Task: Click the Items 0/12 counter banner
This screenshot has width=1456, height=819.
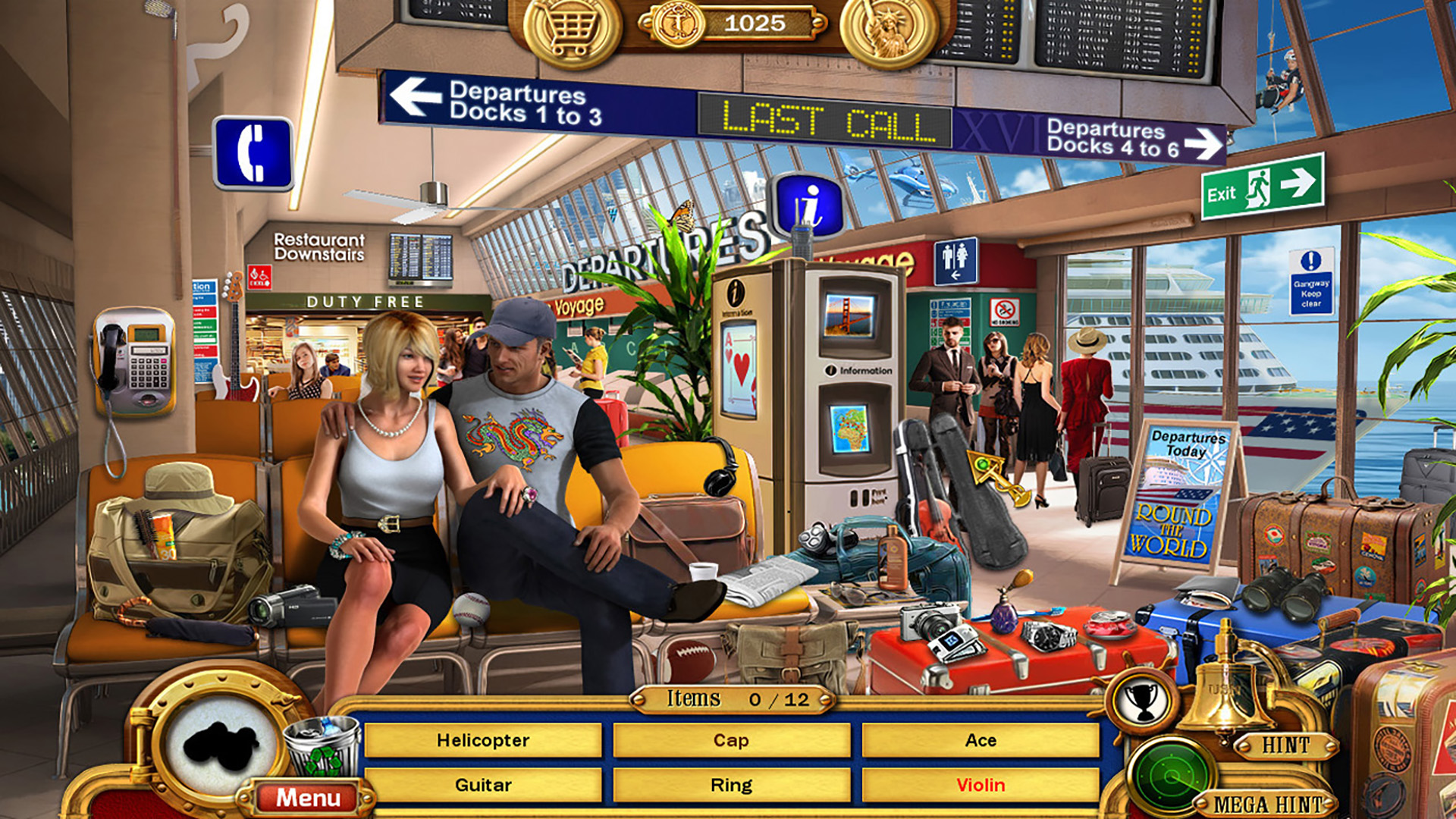Action: tap(730, 699)
